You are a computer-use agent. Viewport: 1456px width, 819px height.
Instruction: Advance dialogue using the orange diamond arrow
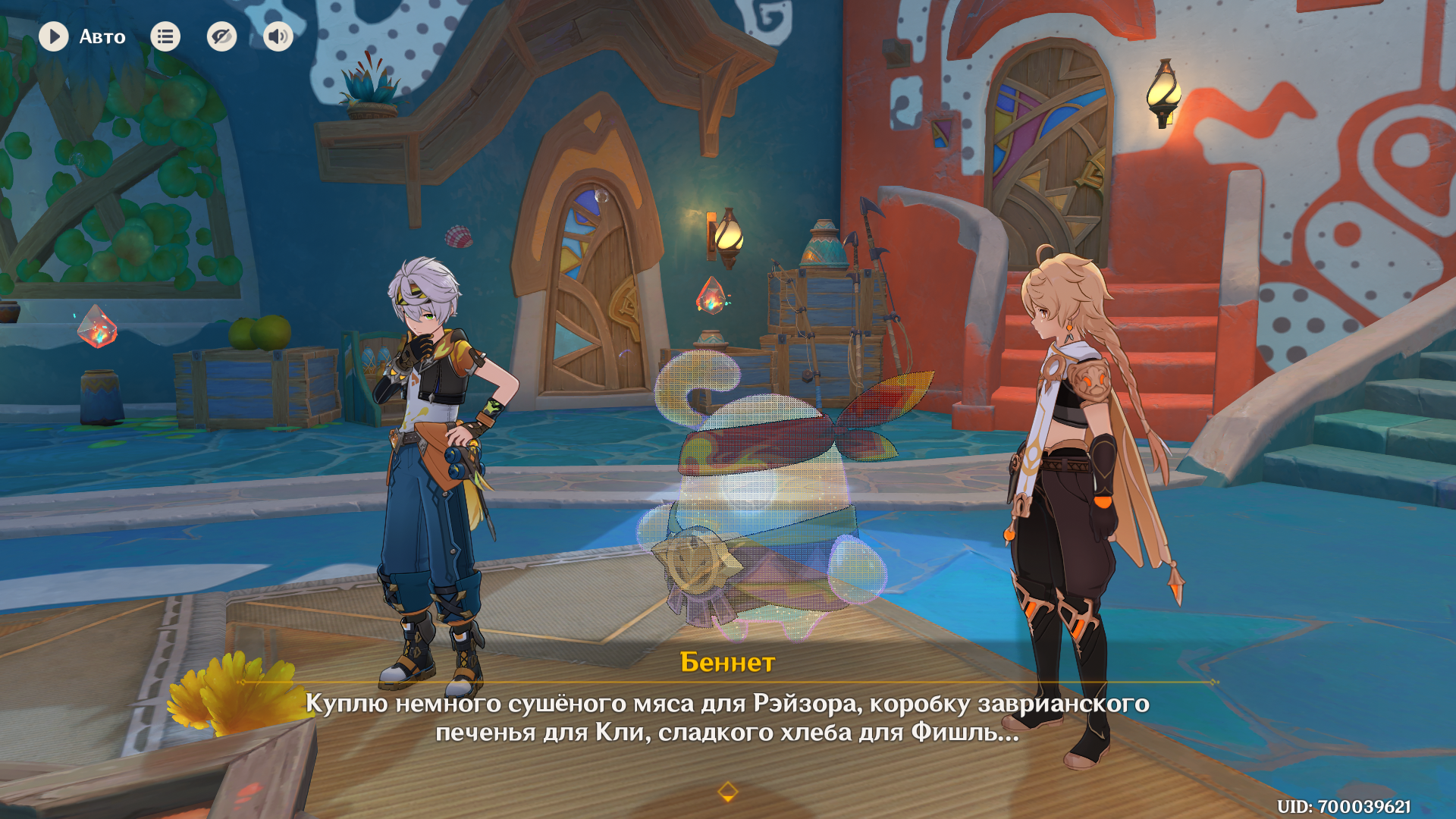[727, 792]
